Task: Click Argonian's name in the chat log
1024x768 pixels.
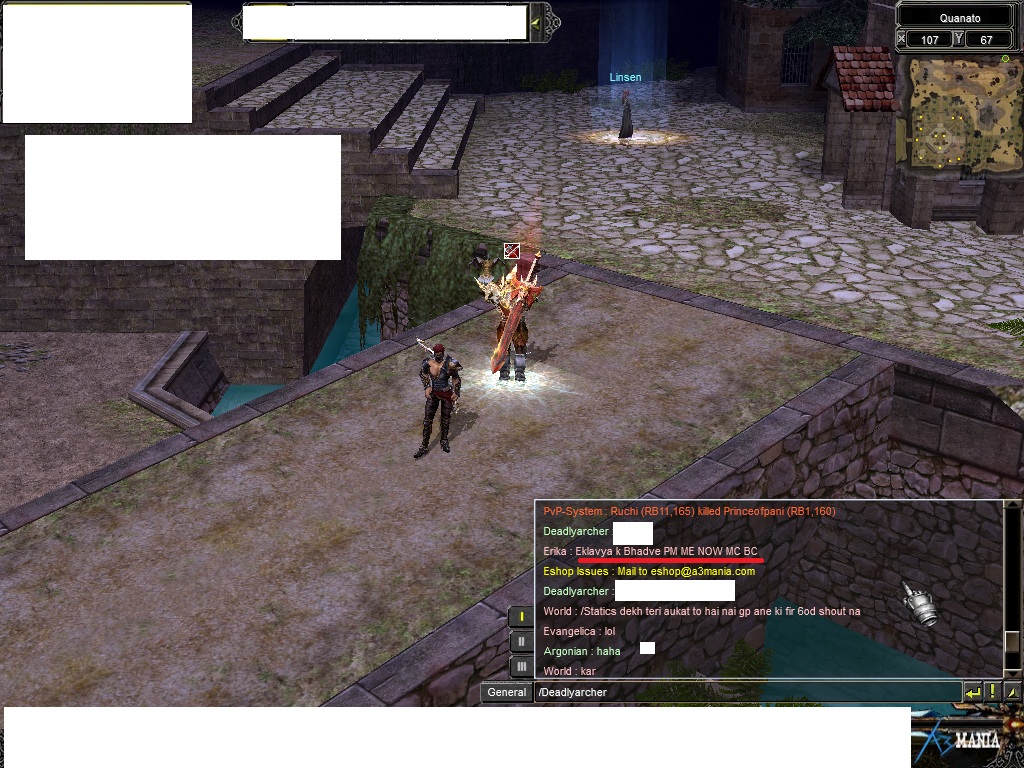Action: 565,651
